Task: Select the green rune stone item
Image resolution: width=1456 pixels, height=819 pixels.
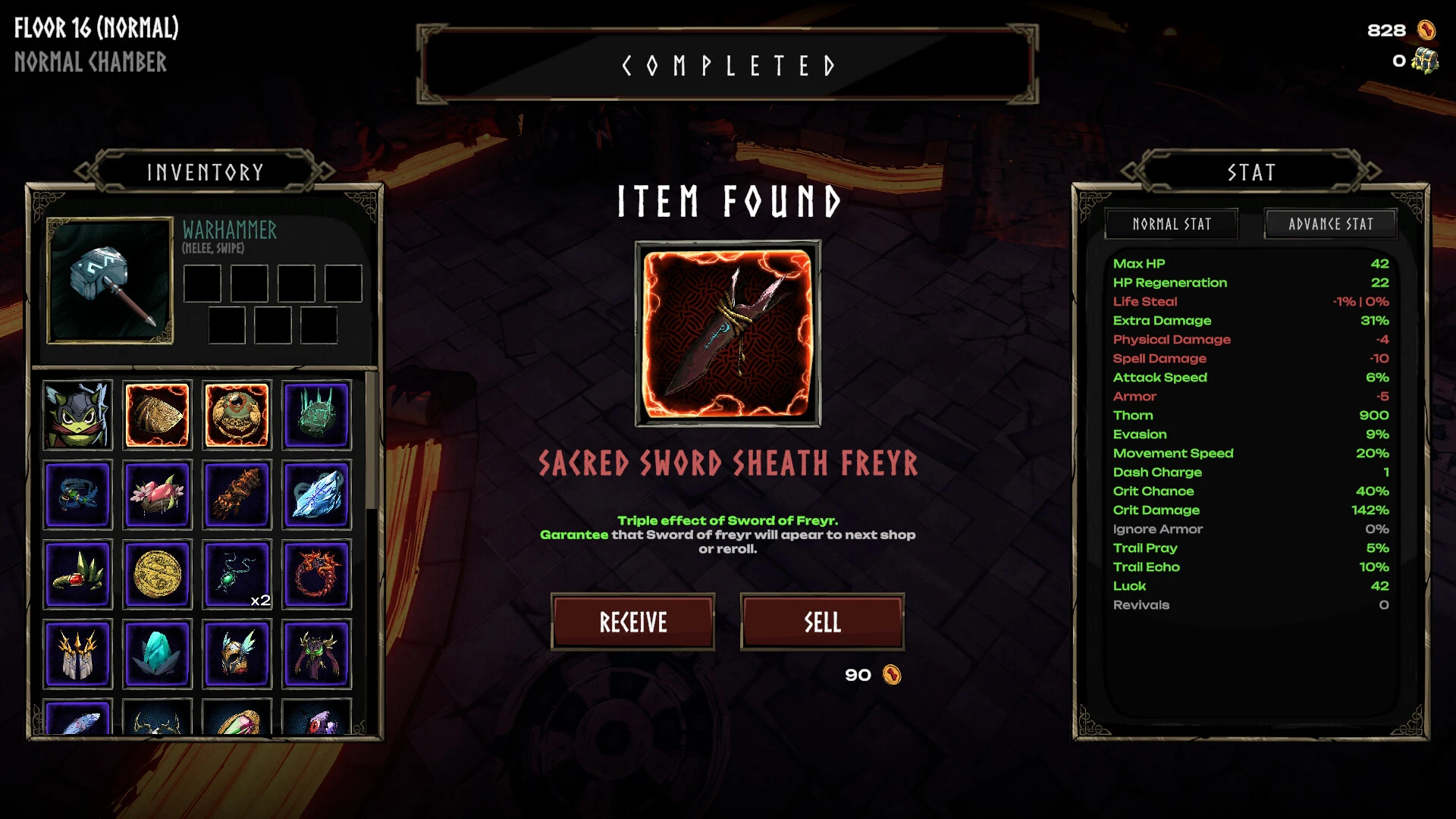Action: (x=316, y=416)
